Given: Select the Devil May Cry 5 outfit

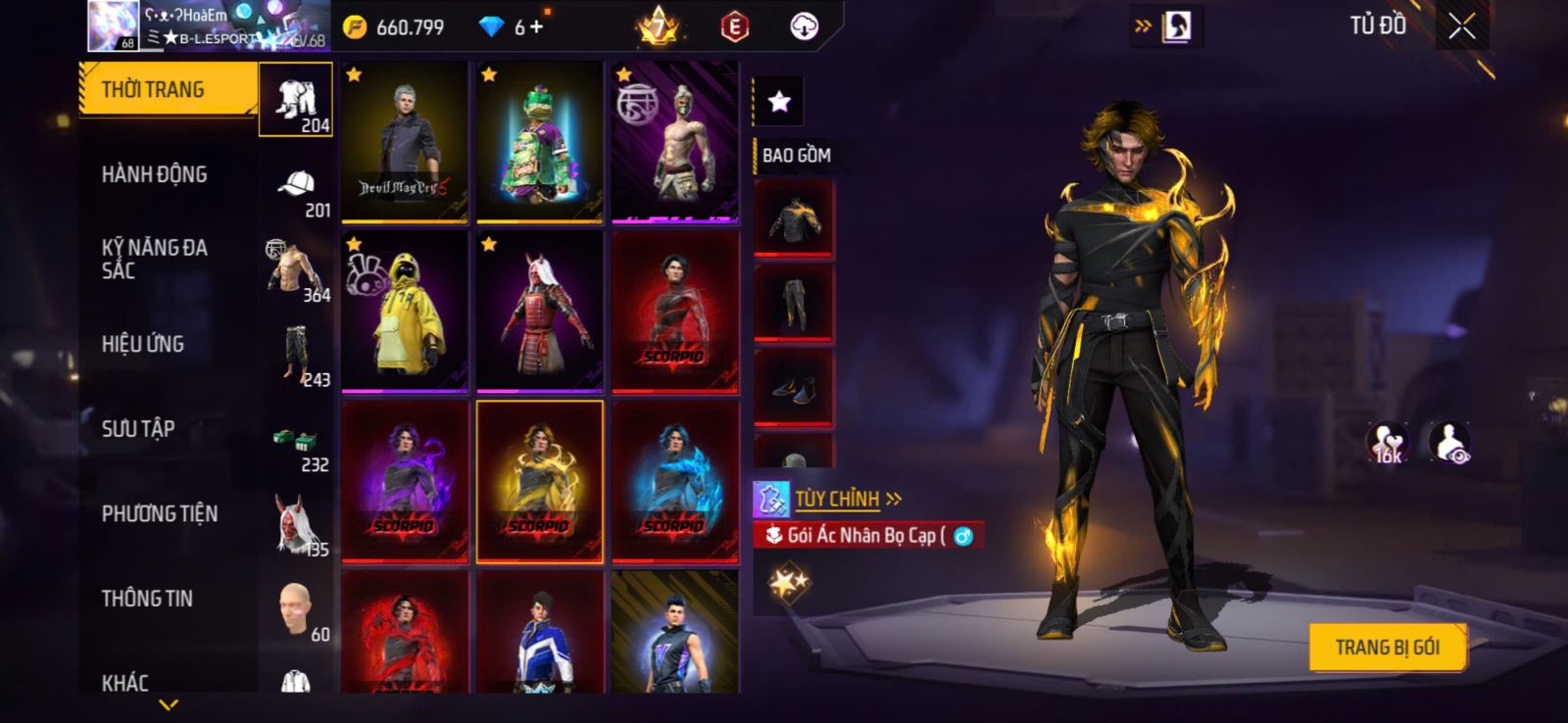Looking at the screenshot, I should [404, 142].
